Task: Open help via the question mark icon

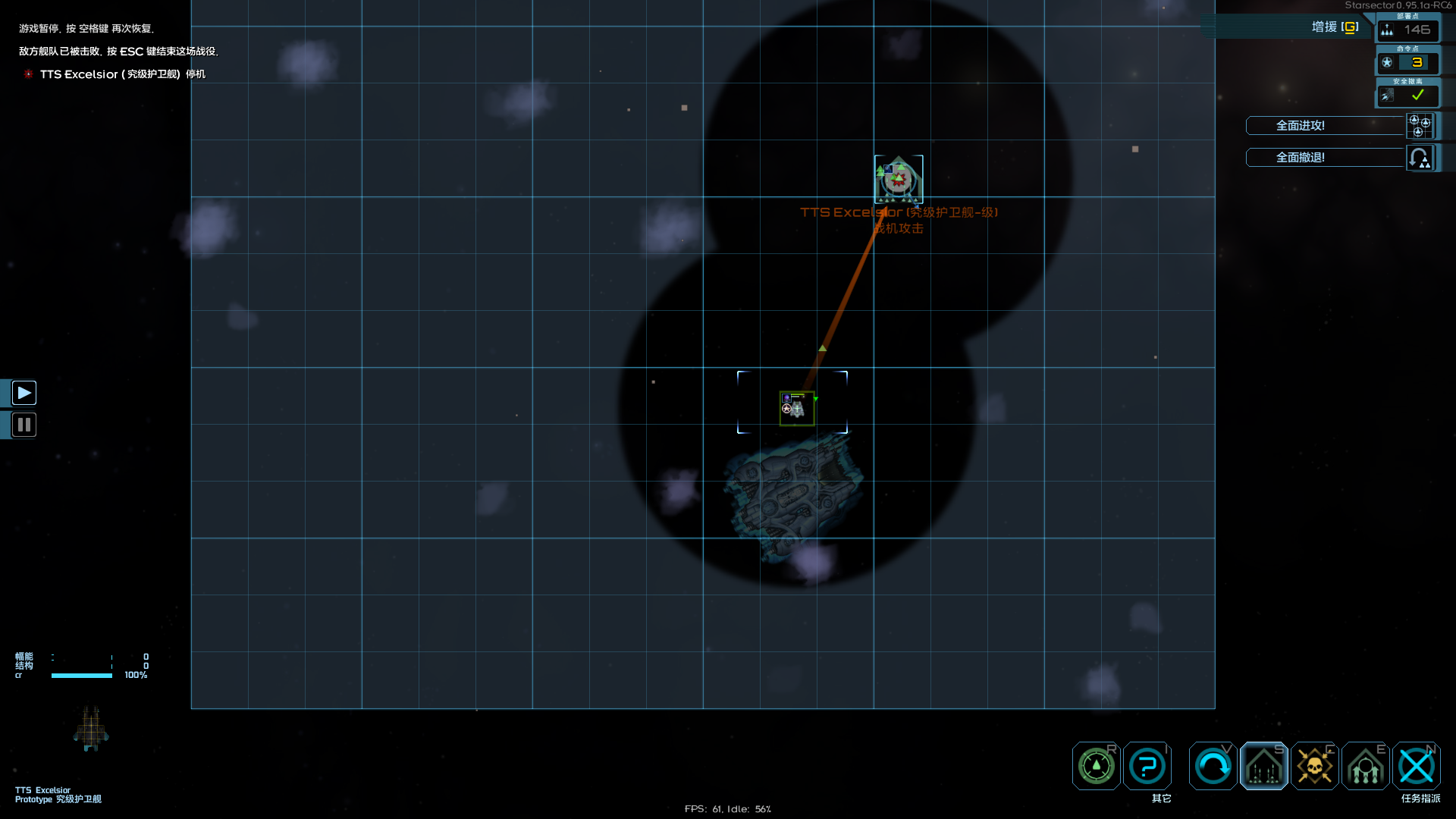Action: [1147, 766]
